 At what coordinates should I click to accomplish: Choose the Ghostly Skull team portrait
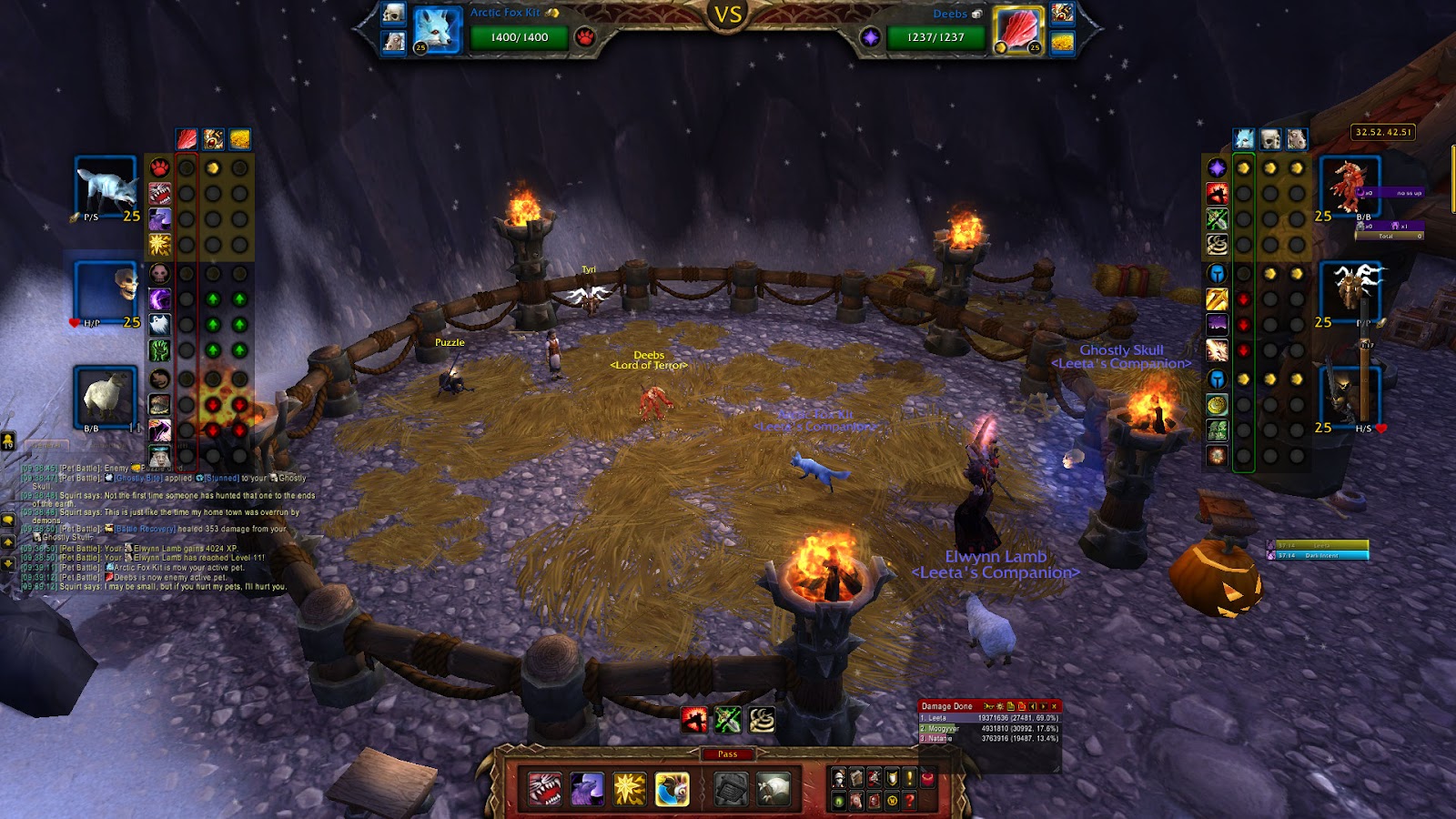pyautogui.click(x=106, y=293)
